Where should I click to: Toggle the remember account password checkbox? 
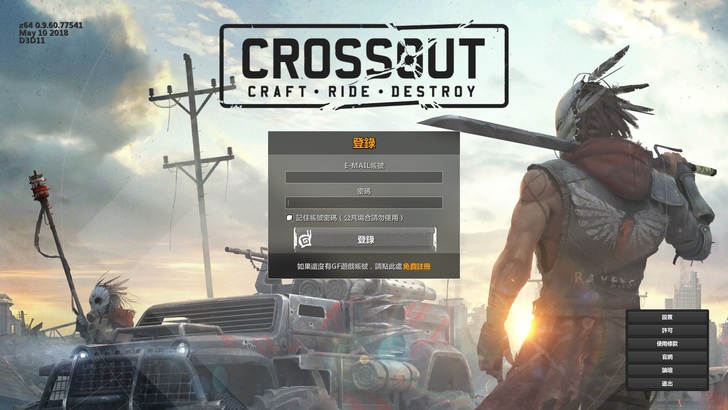point(289,217)
